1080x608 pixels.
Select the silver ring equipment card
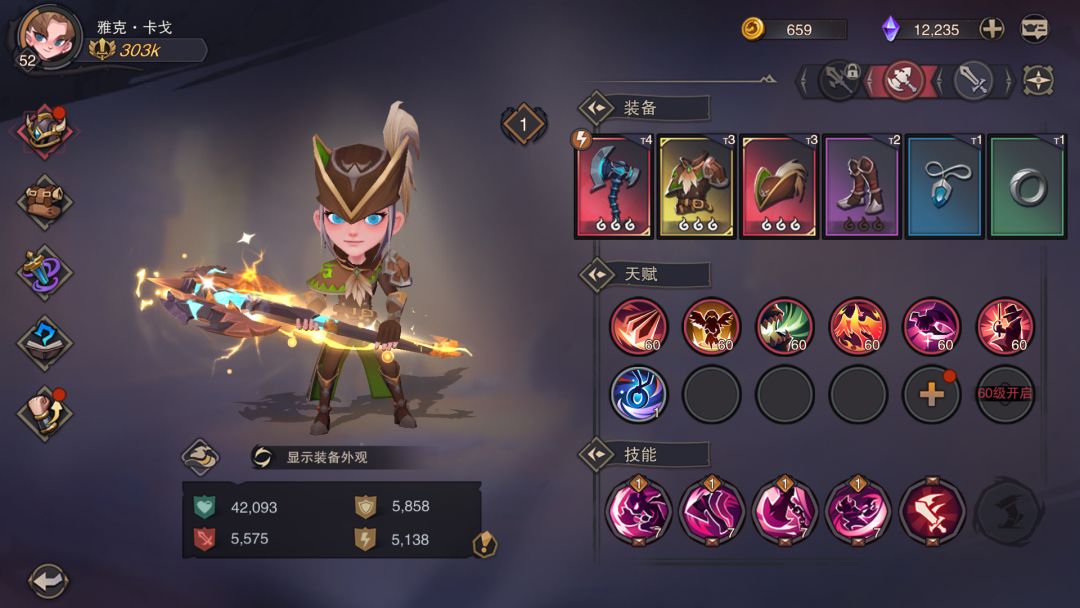pos(1027,187)
